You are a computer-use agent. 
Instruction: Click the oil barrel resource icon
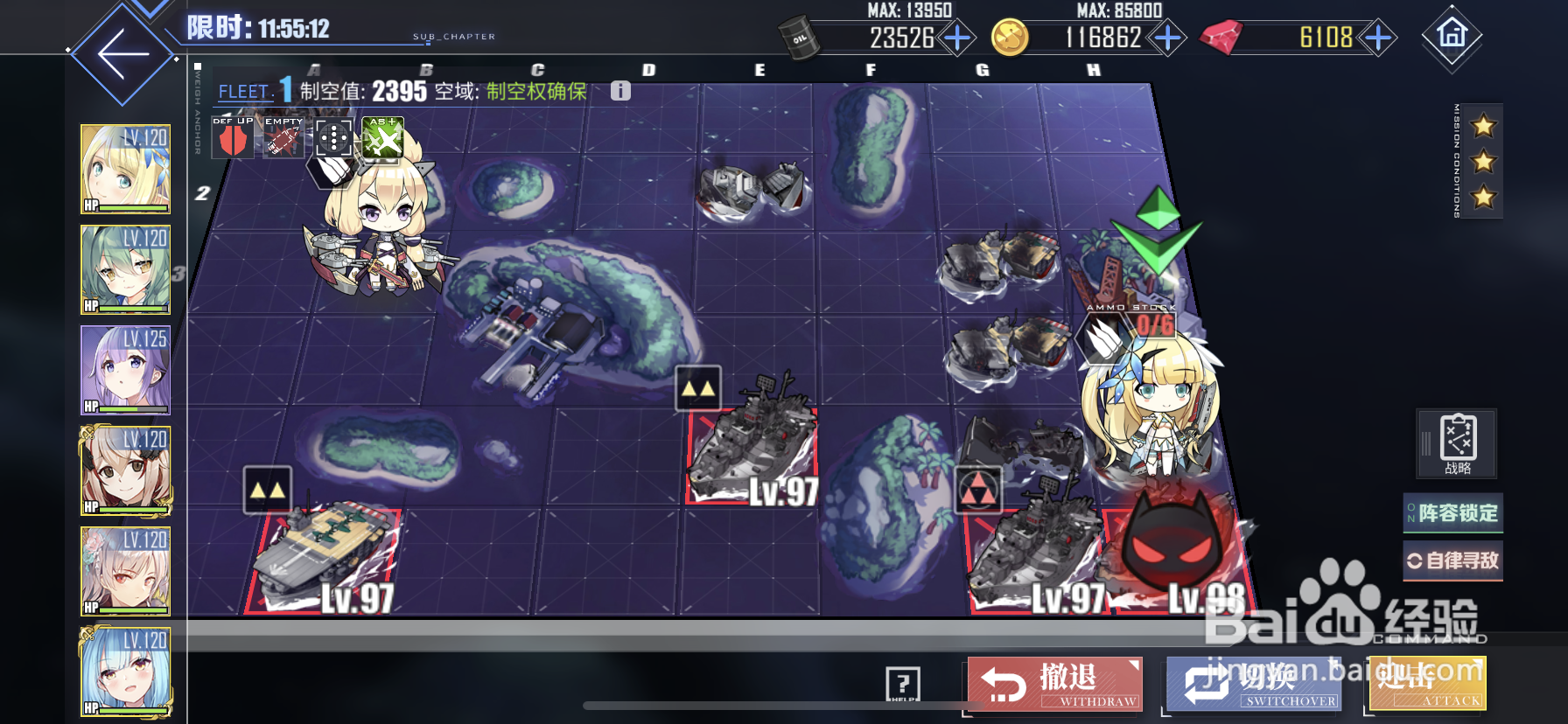(x=798, y=37)
